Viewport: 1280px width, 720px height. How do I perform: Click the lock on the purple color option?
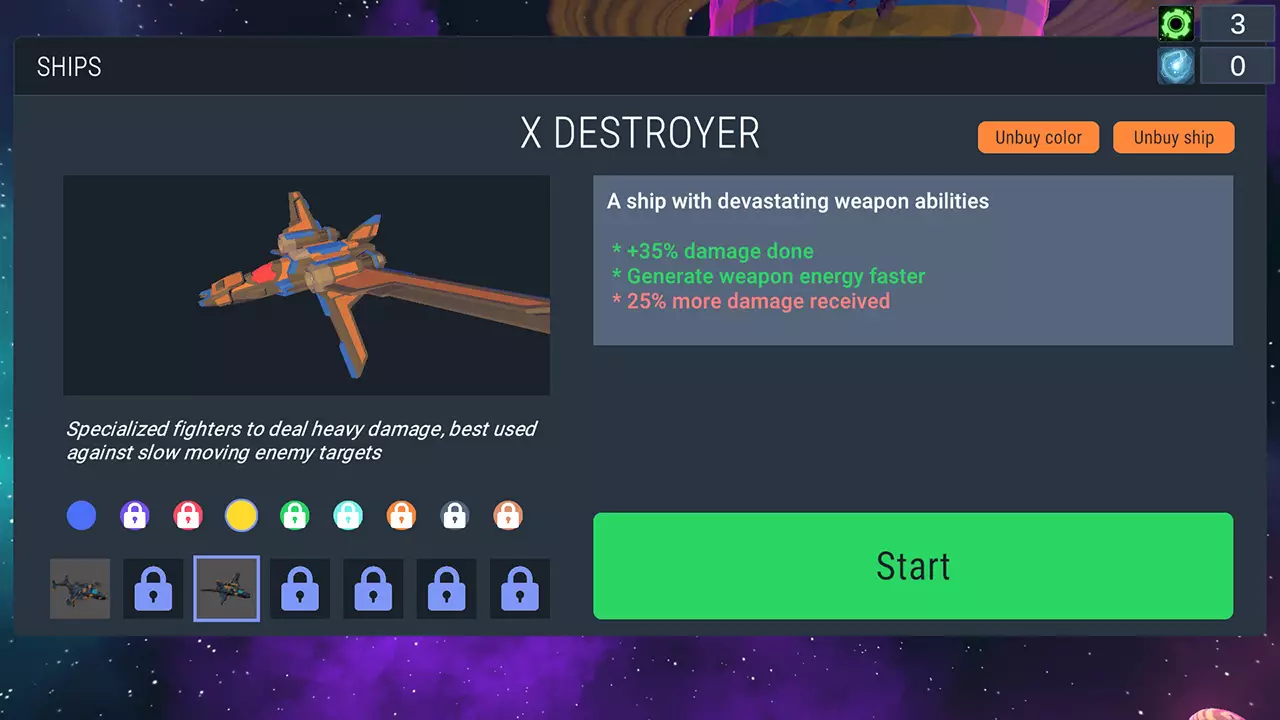pyautogui.click(x=135, y=515)
